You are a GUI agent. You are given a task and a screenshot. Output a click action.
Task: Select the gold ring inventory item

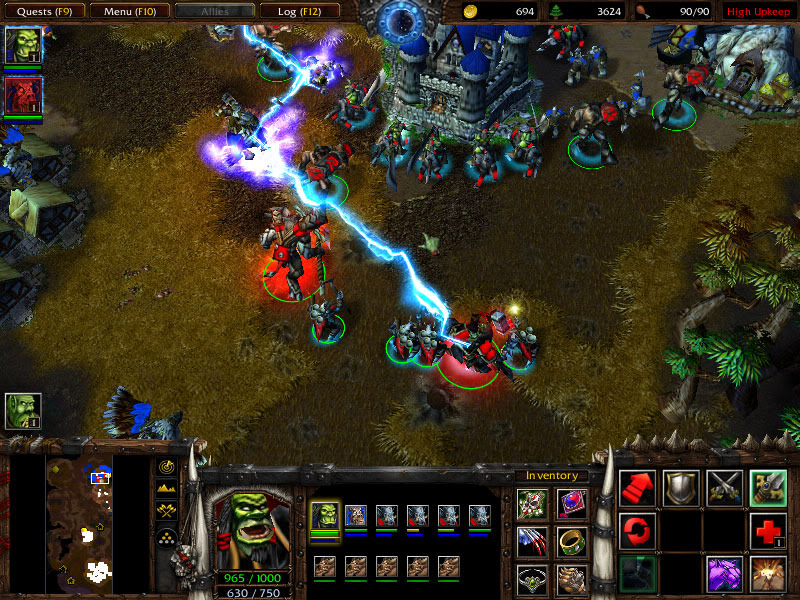[x=572, y=542]
